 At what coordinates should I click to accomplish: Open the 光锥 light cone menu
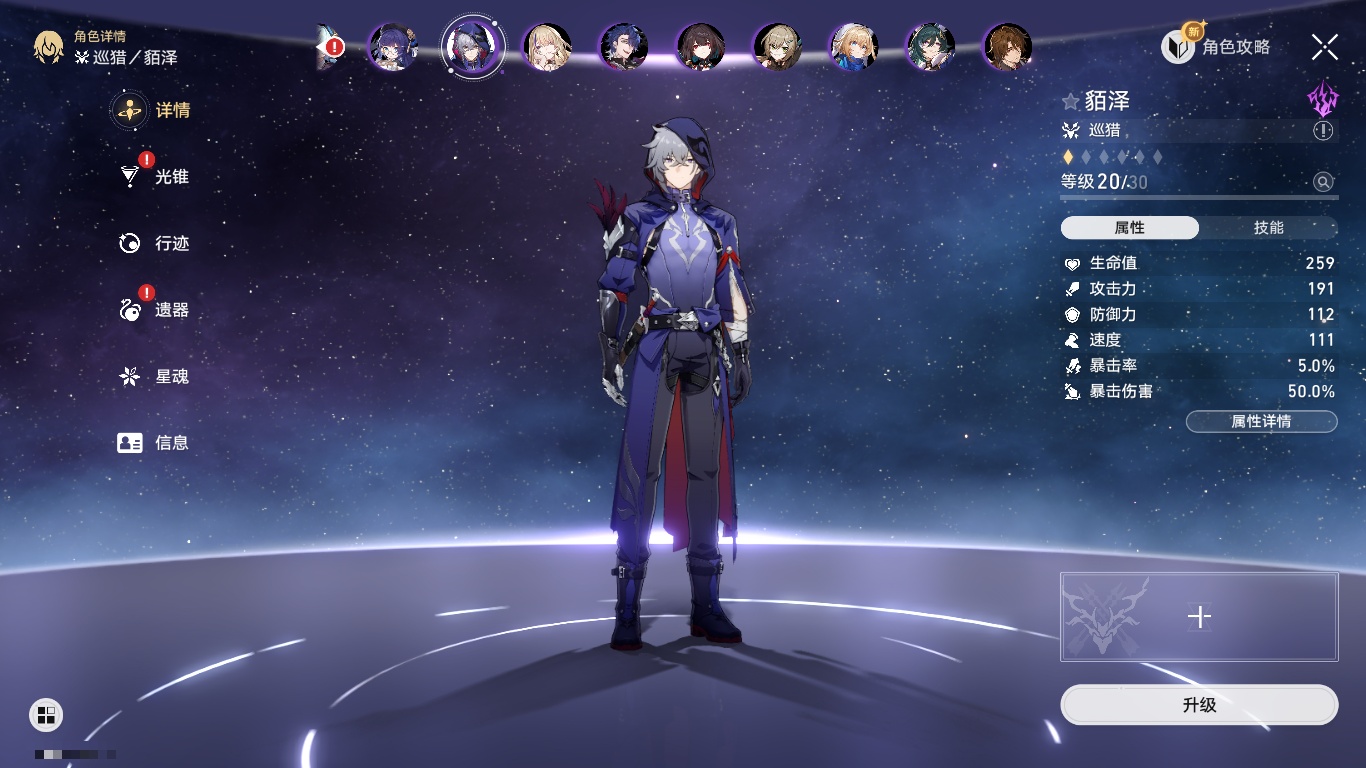click(155, 177)
